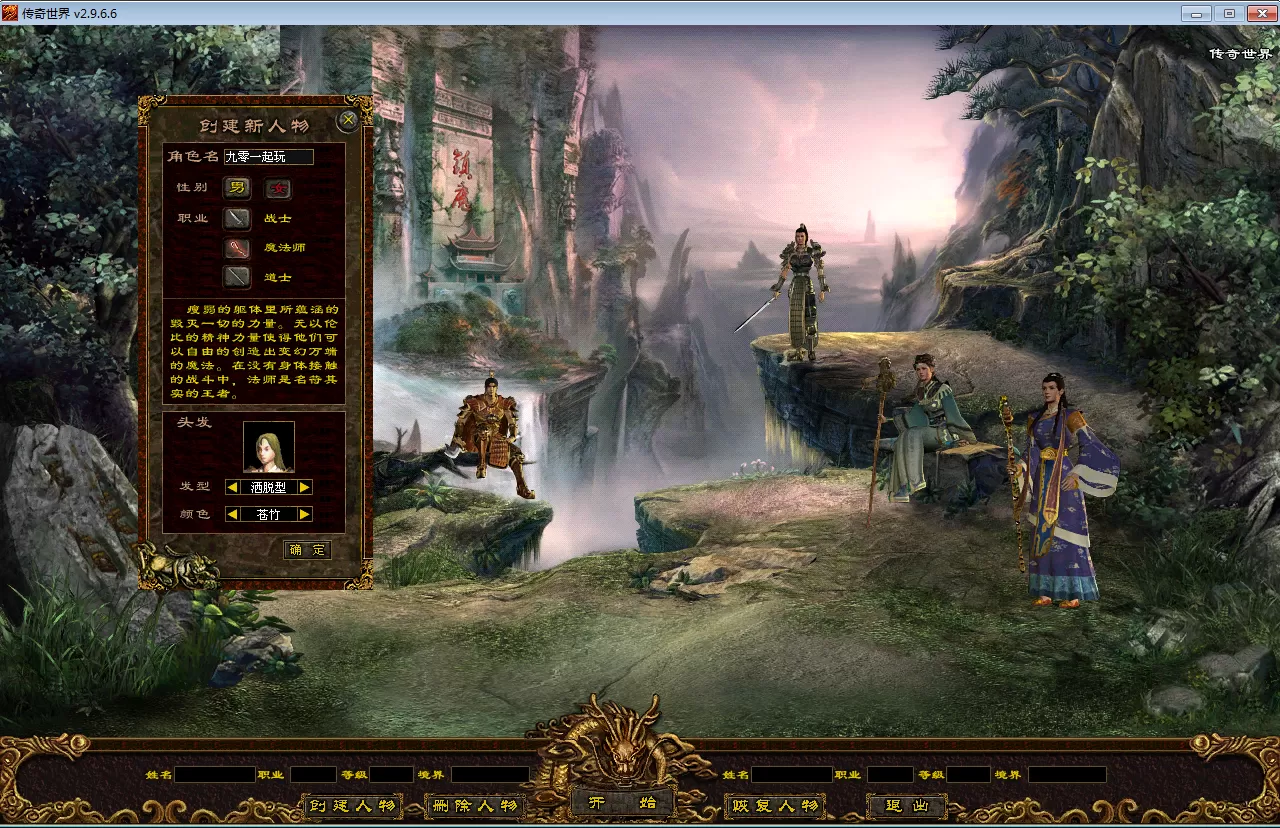Click the character name input field
This screenshot has width=1280, height=828.
(x=268, y=157)
